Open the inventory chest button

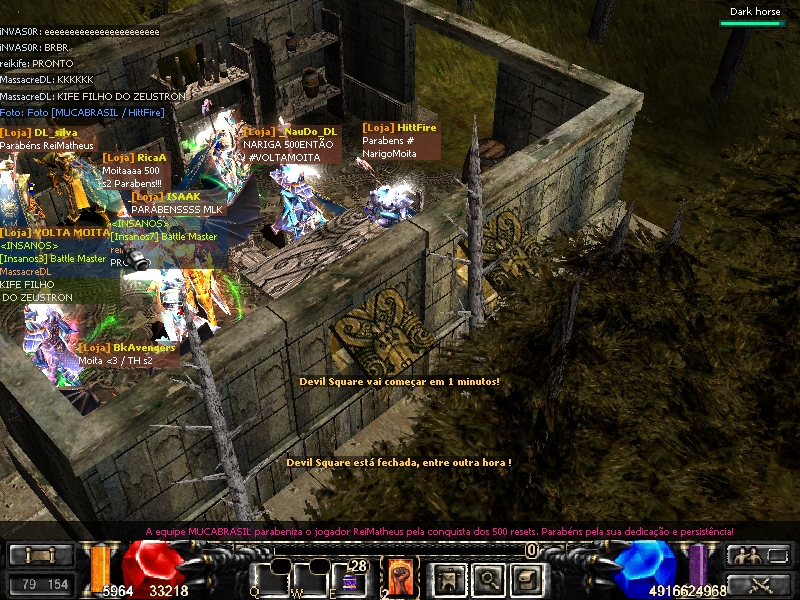point(527,577)
